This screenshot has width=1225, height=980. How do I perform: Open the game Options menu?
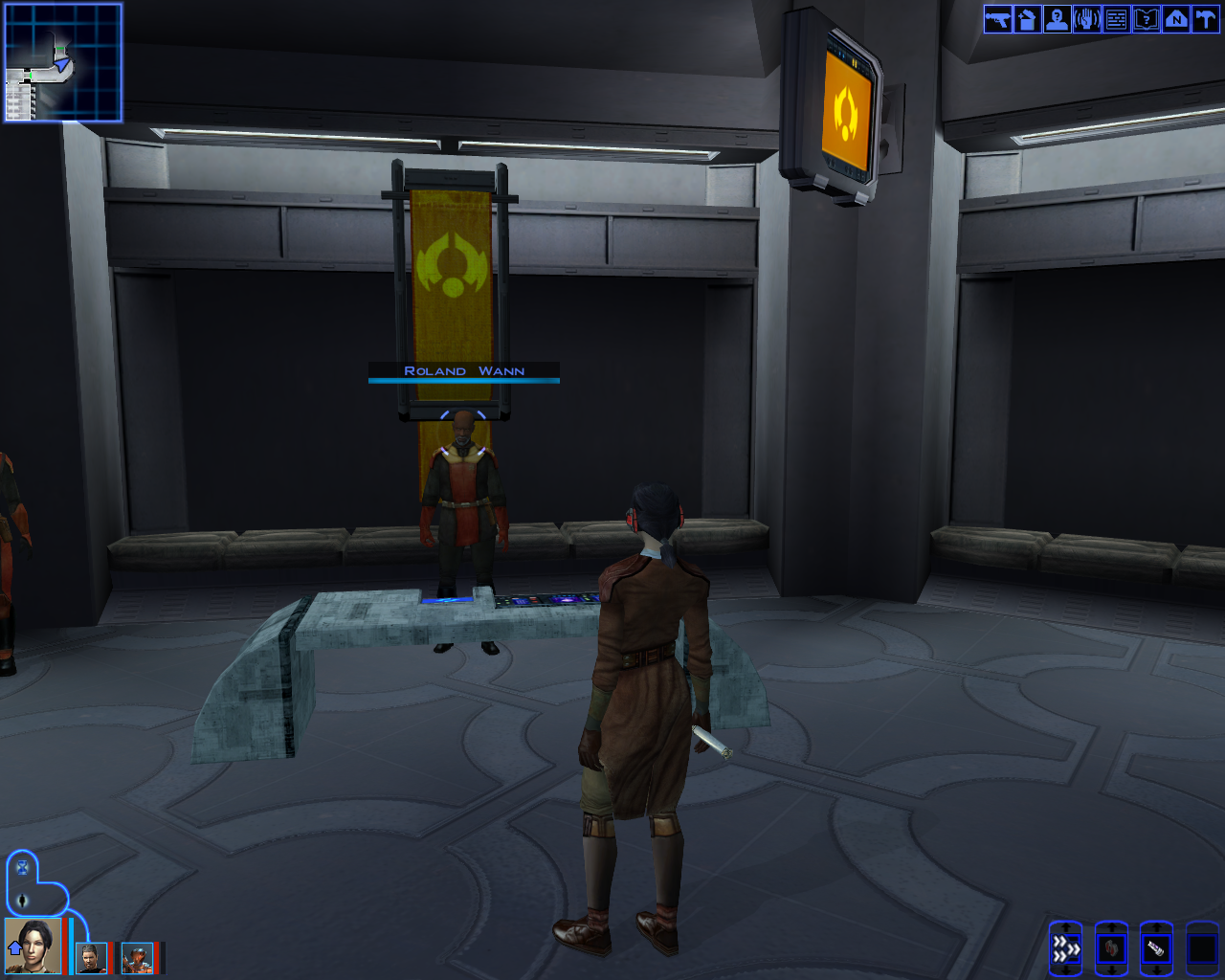tap(1205, 18)
